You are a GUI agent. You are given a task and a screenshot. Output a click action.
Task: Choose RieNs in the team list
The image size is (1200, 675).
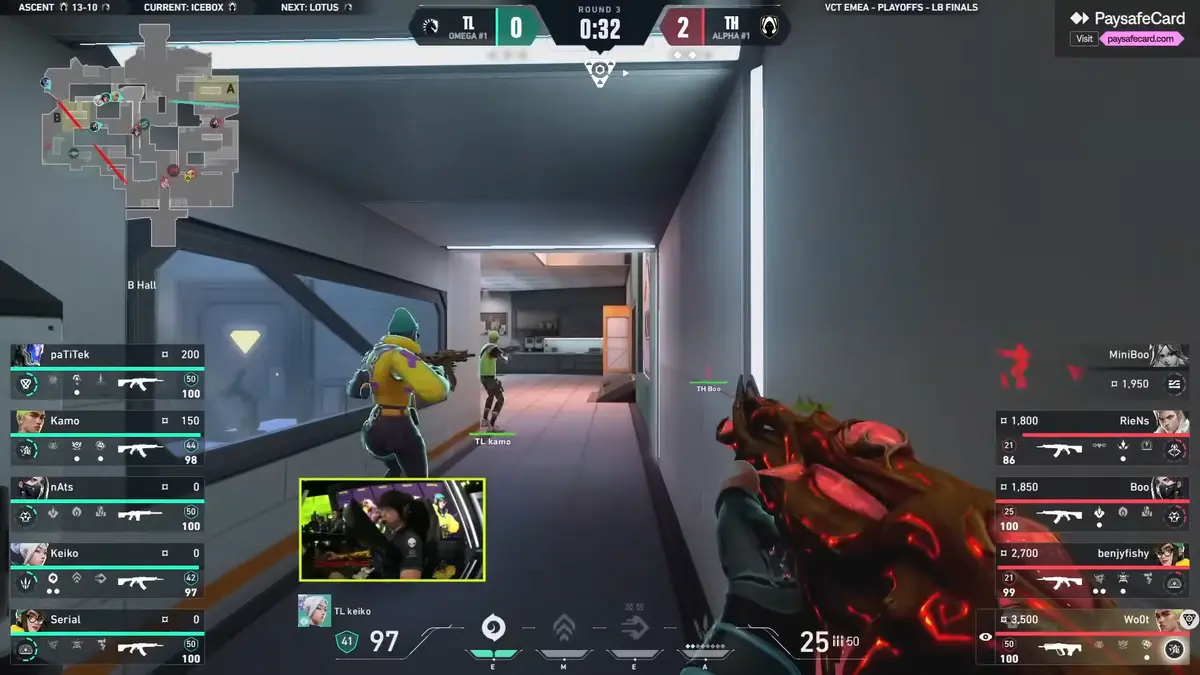[x=1092, y=438]
